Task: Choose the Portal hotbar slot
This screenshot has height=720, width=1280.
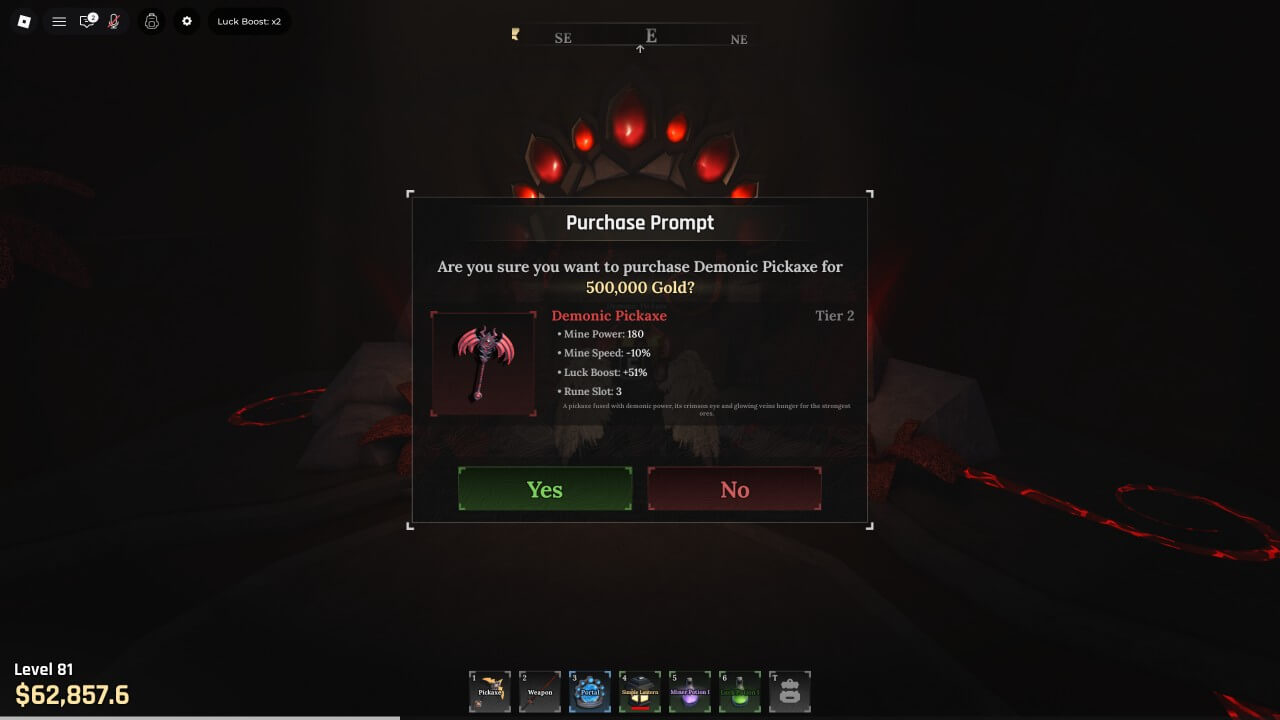Action: tap(590, 692)
